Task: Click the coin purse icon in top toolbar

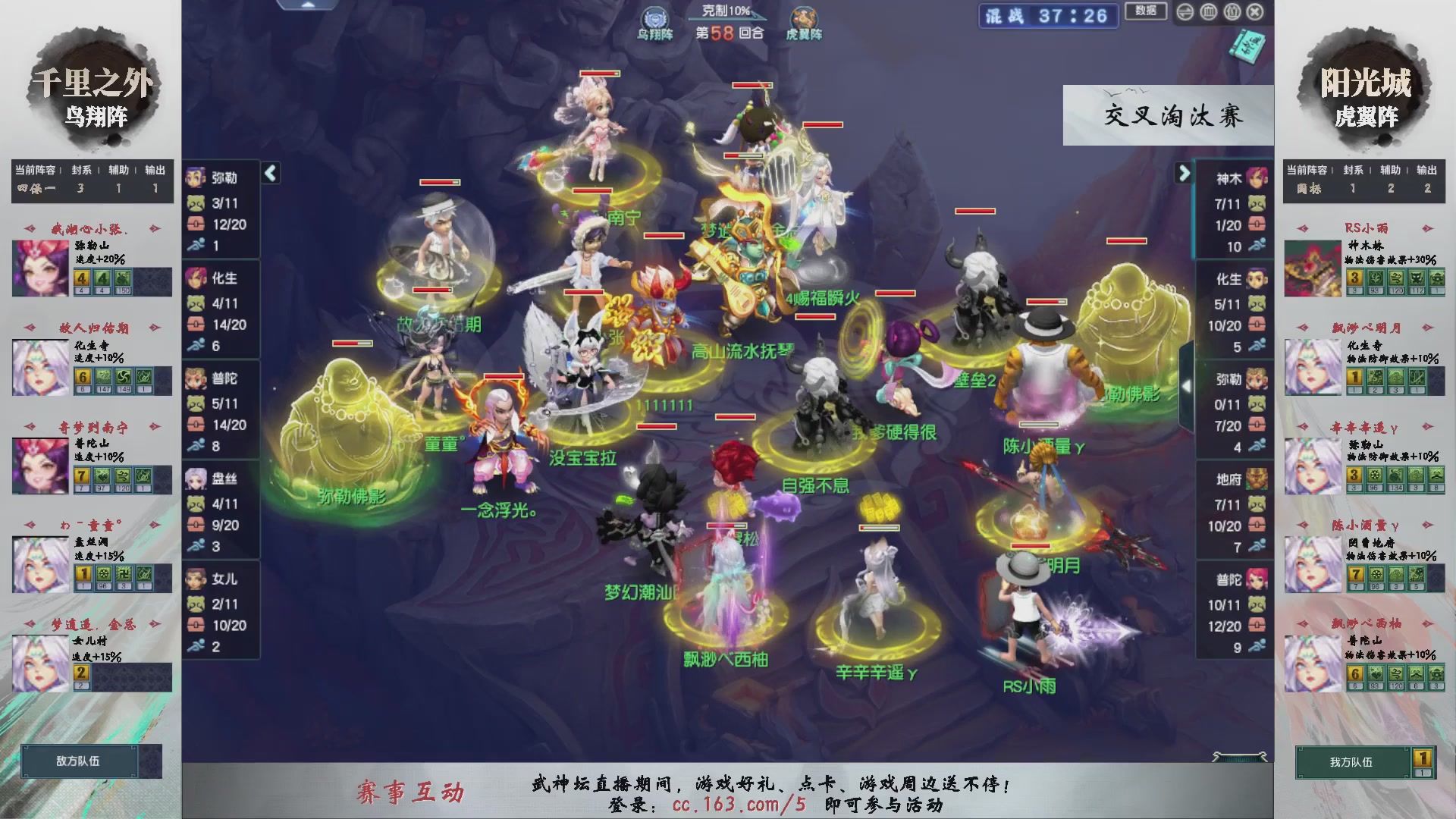Action: [x=1232, y=11]
